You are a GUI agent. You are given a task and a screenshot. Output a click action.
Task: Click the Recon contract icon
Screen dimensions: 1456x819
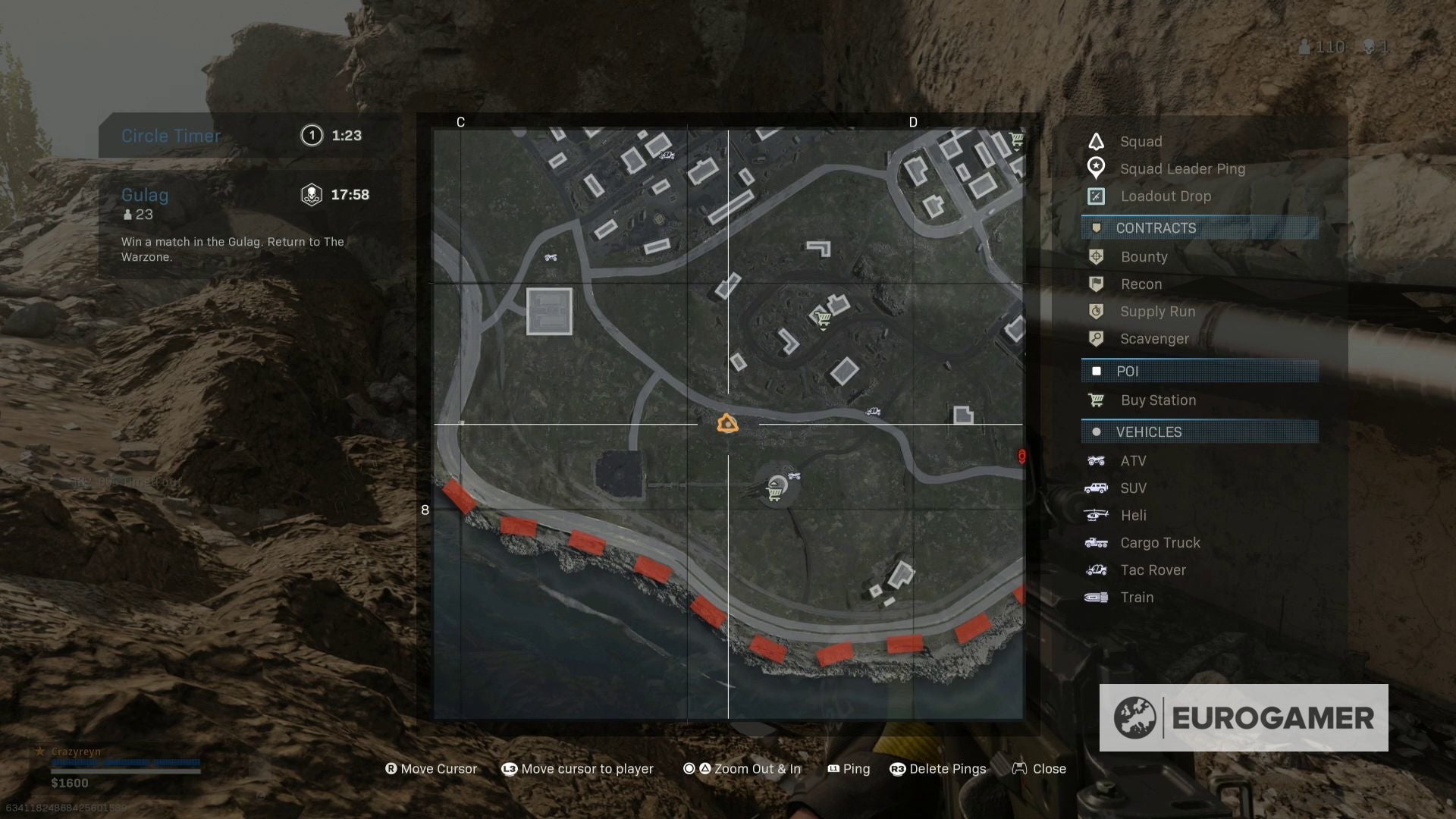pos(1097,284)
